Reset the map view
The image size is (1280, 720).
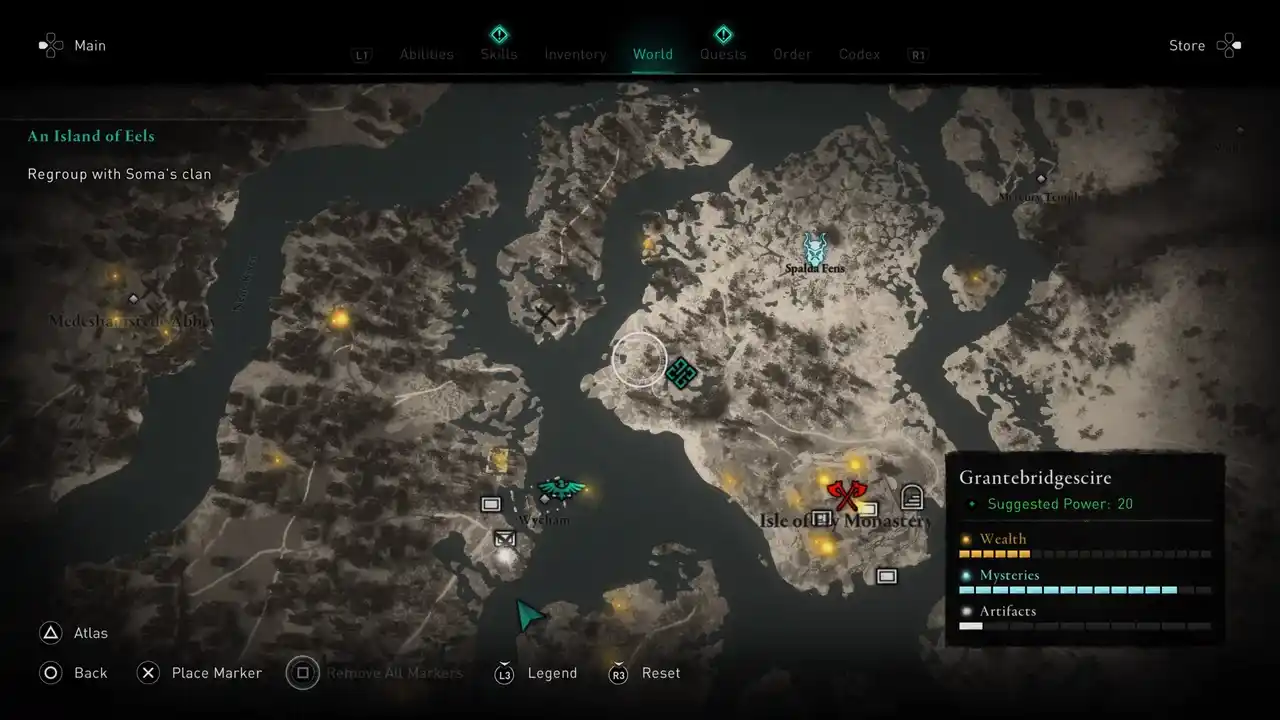tap(660, 673)
